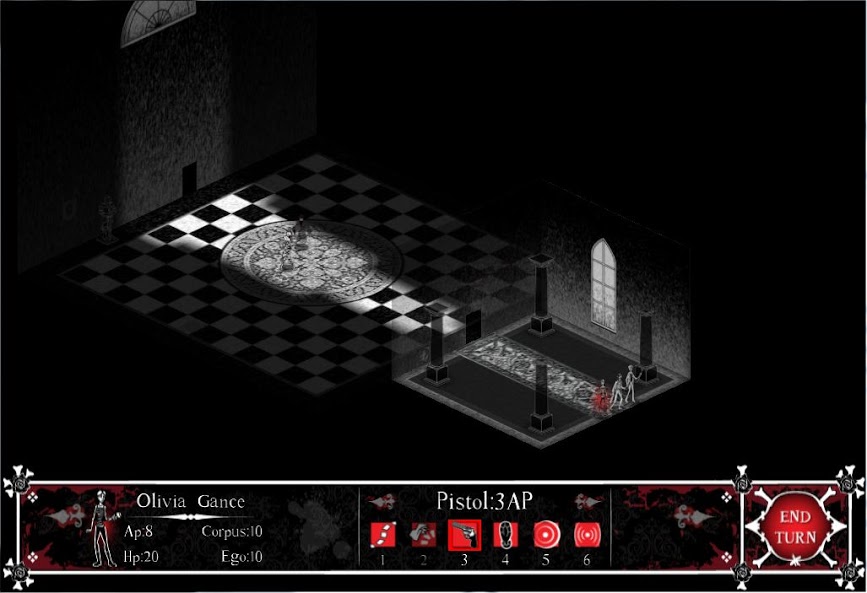
Task: Select the pistol action icon
Action: coord(464,534)
